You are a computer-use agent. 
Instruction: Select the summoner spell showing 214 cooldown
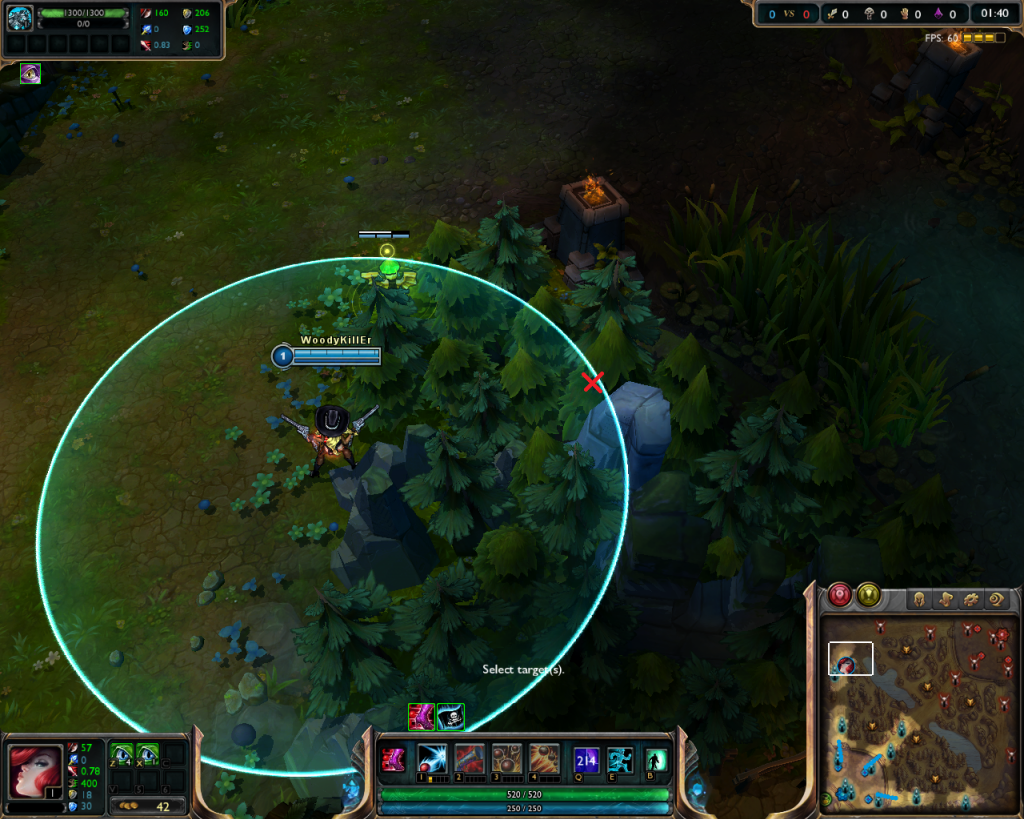(586, 760)
